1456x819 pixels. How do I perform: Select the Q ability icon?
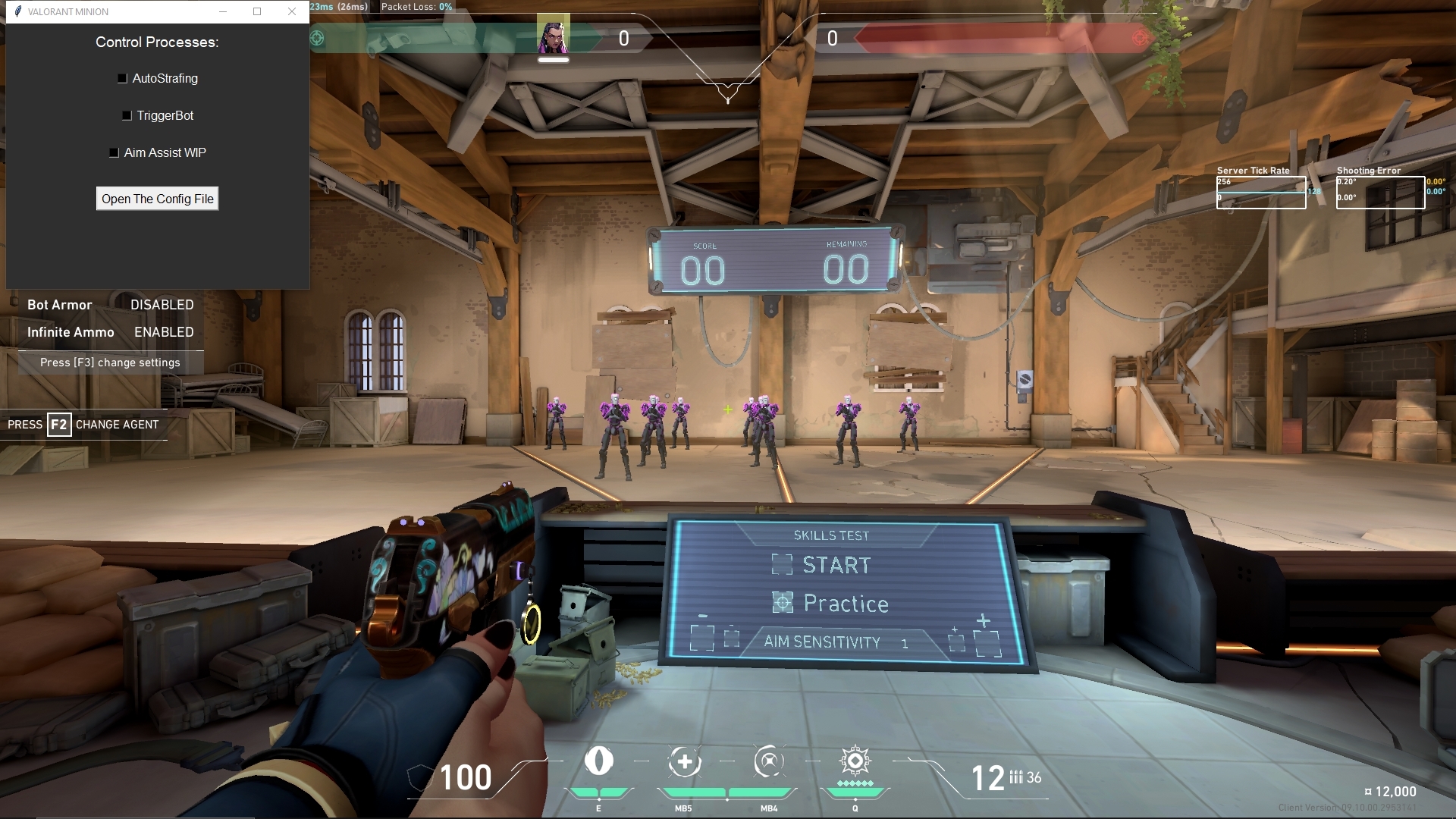point(855,761)
